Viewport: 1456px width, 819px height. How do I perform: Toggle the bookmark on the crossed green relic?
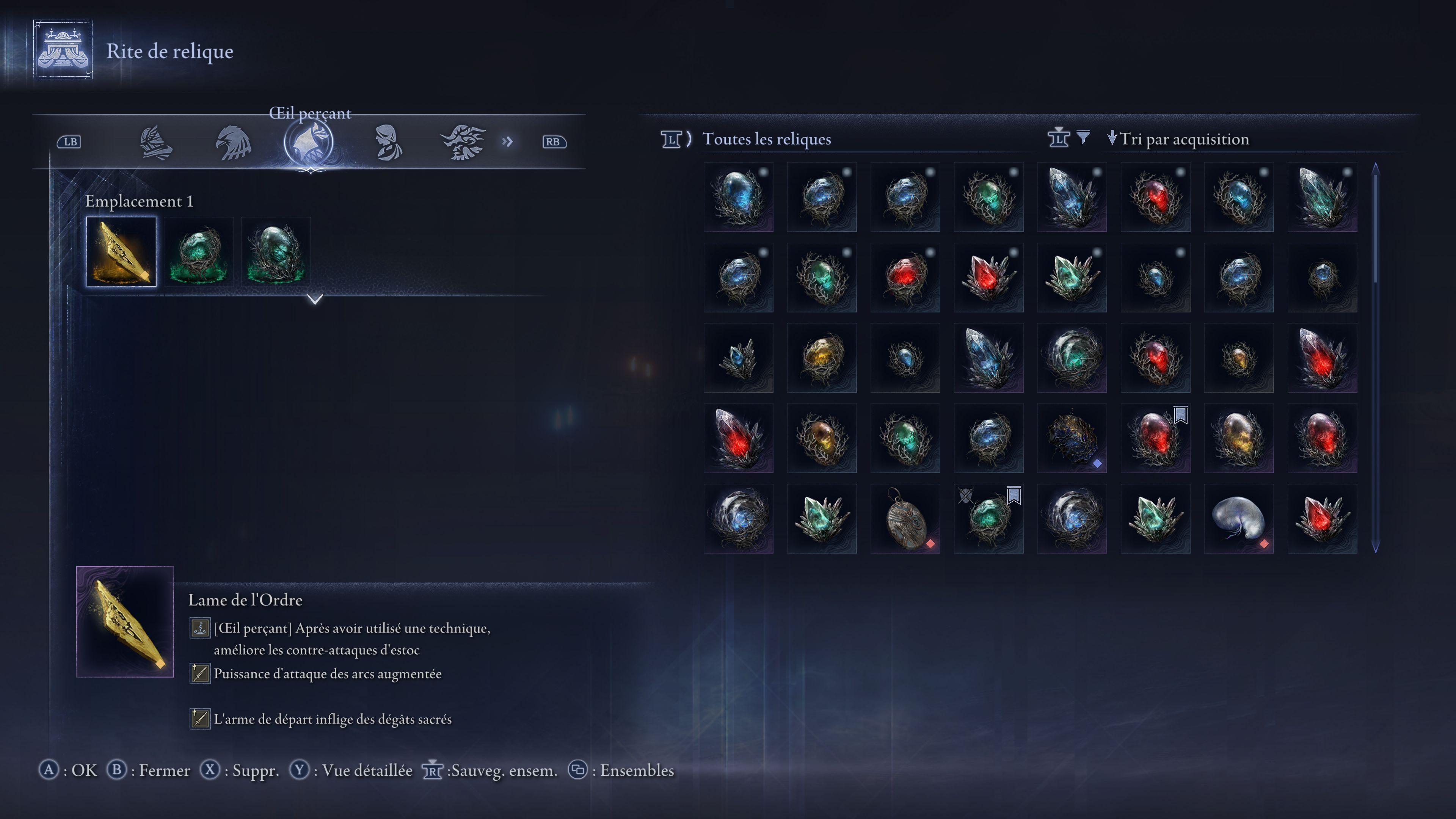(1015, 495)
